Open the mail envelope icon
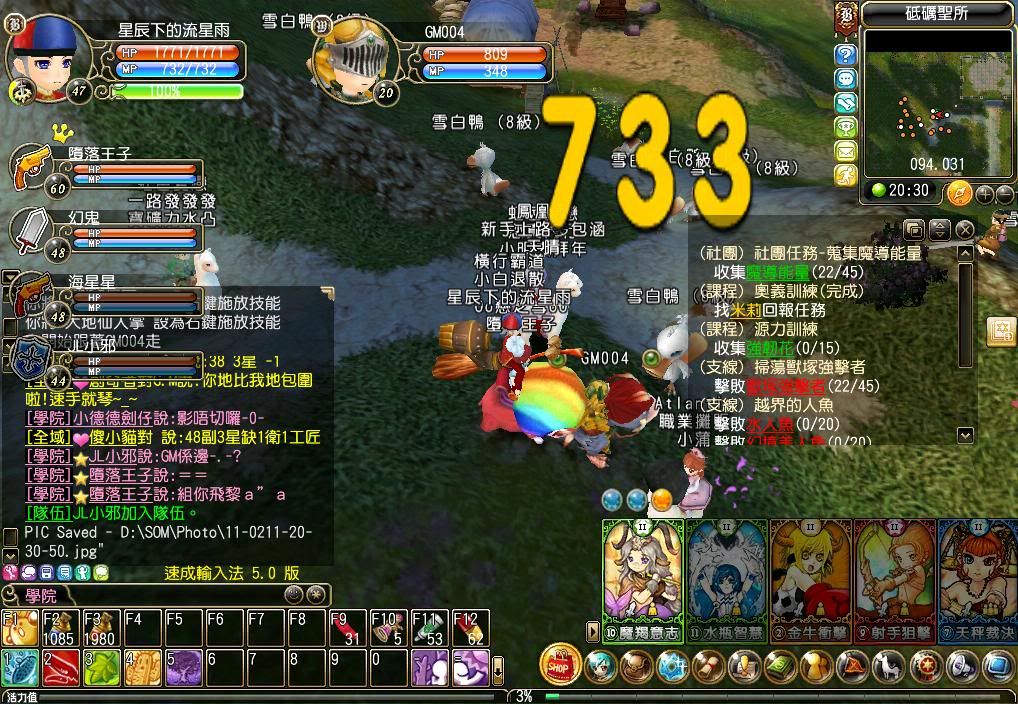Image resolution: width=1018 pixels, height=704 pixels. point(846,151)
